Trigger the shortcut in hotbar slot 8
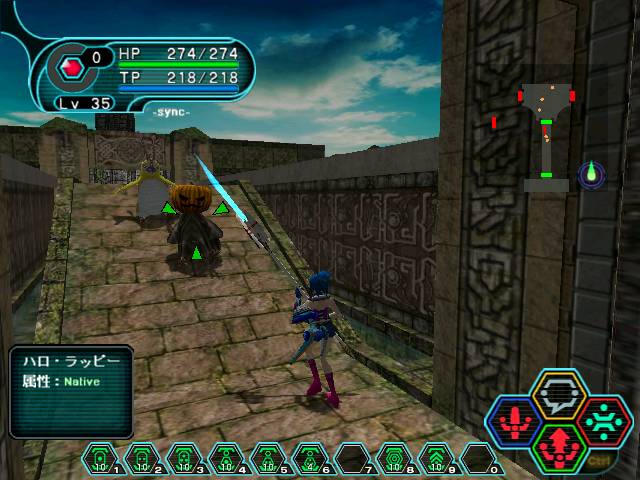The height and width of the screenshot is (480, 640). pos(394,459)
